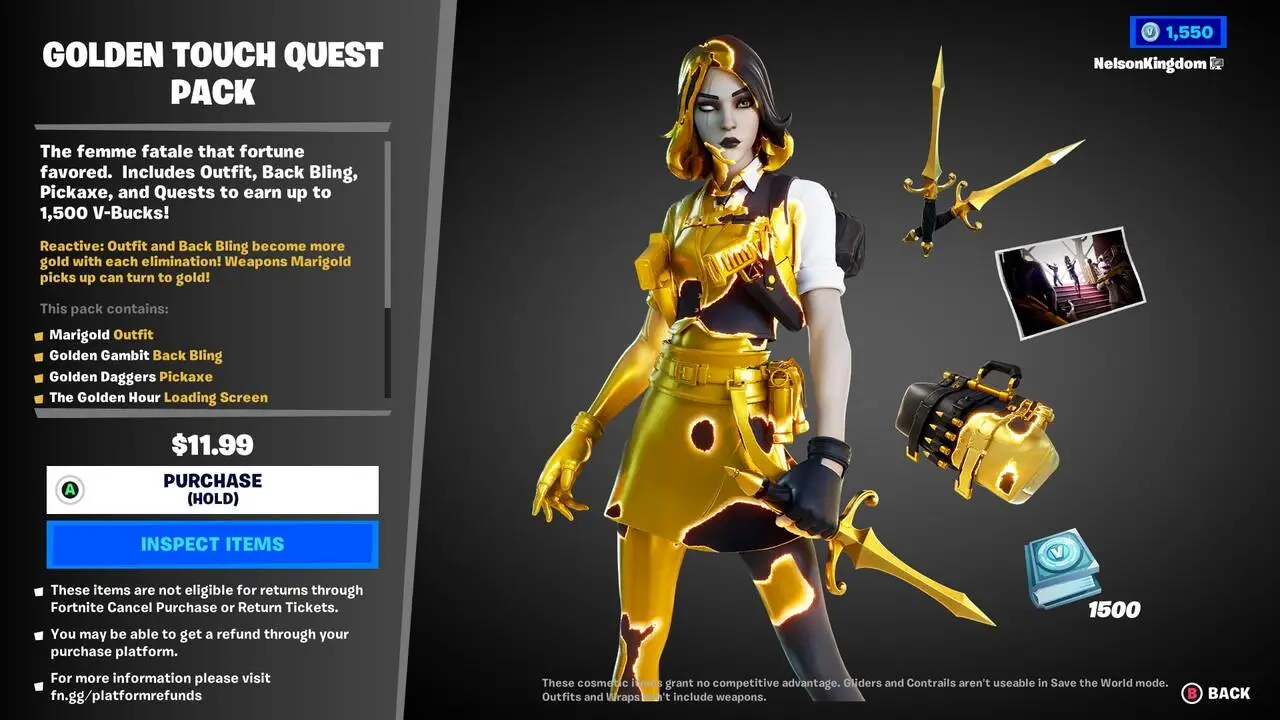Open the V-Bucks balance panel showing 1,550
1280x720 pixels.
pos(1178,31)
